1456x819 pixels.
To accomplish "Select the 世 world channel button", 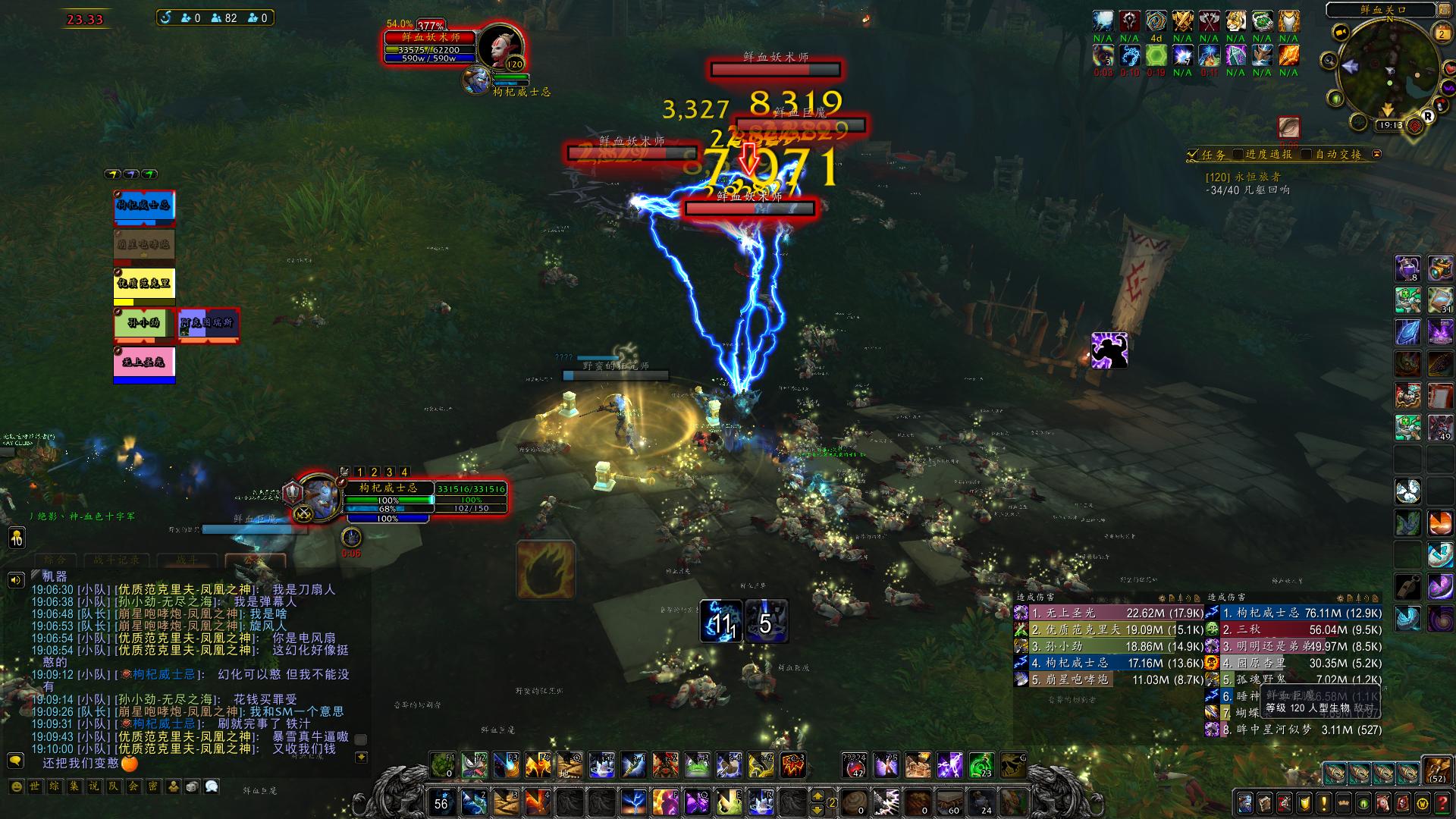I will (35, 786).
